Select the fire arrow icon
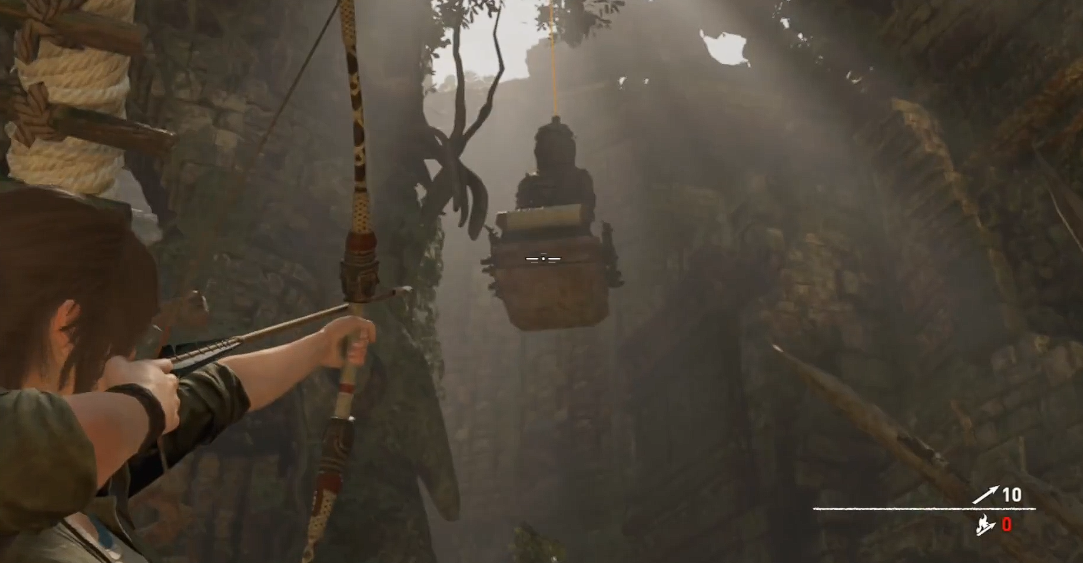Image resolution: width=1083 pixels, height=563 pixels. click(x=985, y=525)
